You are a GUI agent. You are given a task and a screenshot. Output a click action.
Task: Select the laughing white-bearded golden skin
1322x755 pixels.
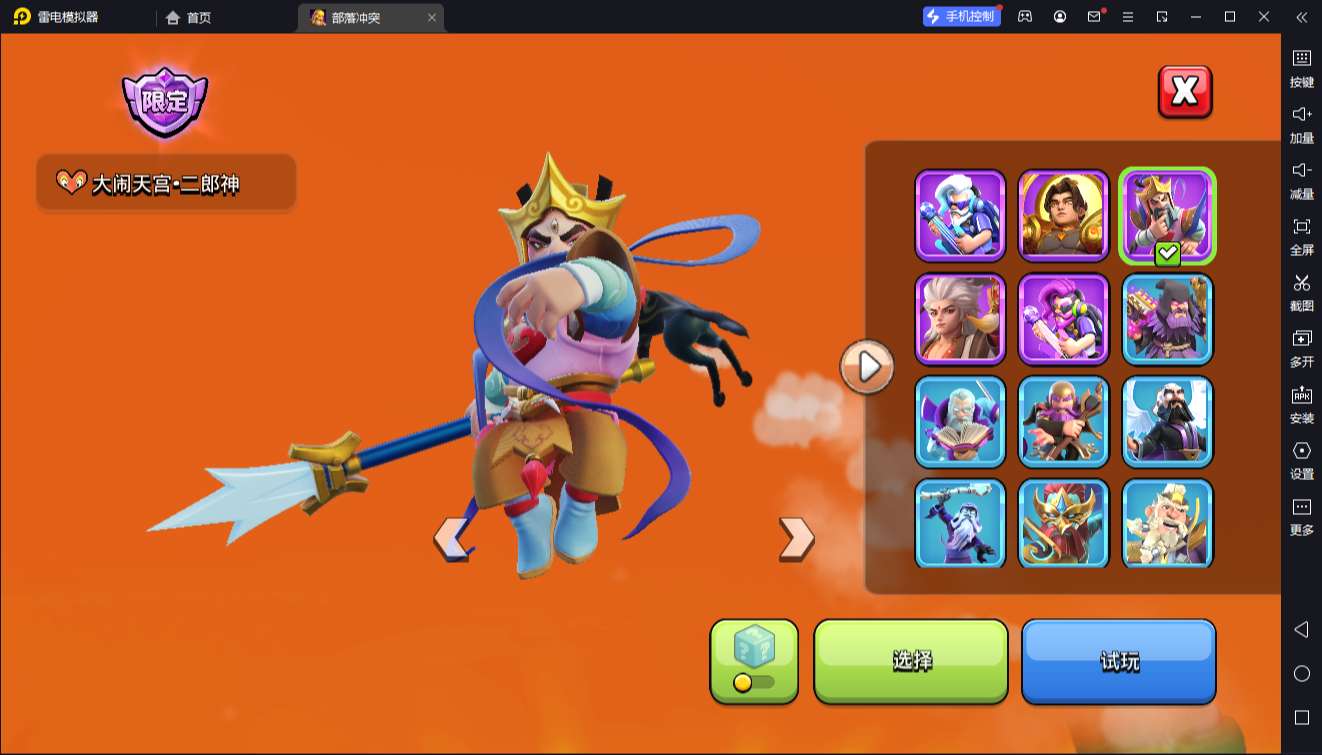tap(1167, 523)
